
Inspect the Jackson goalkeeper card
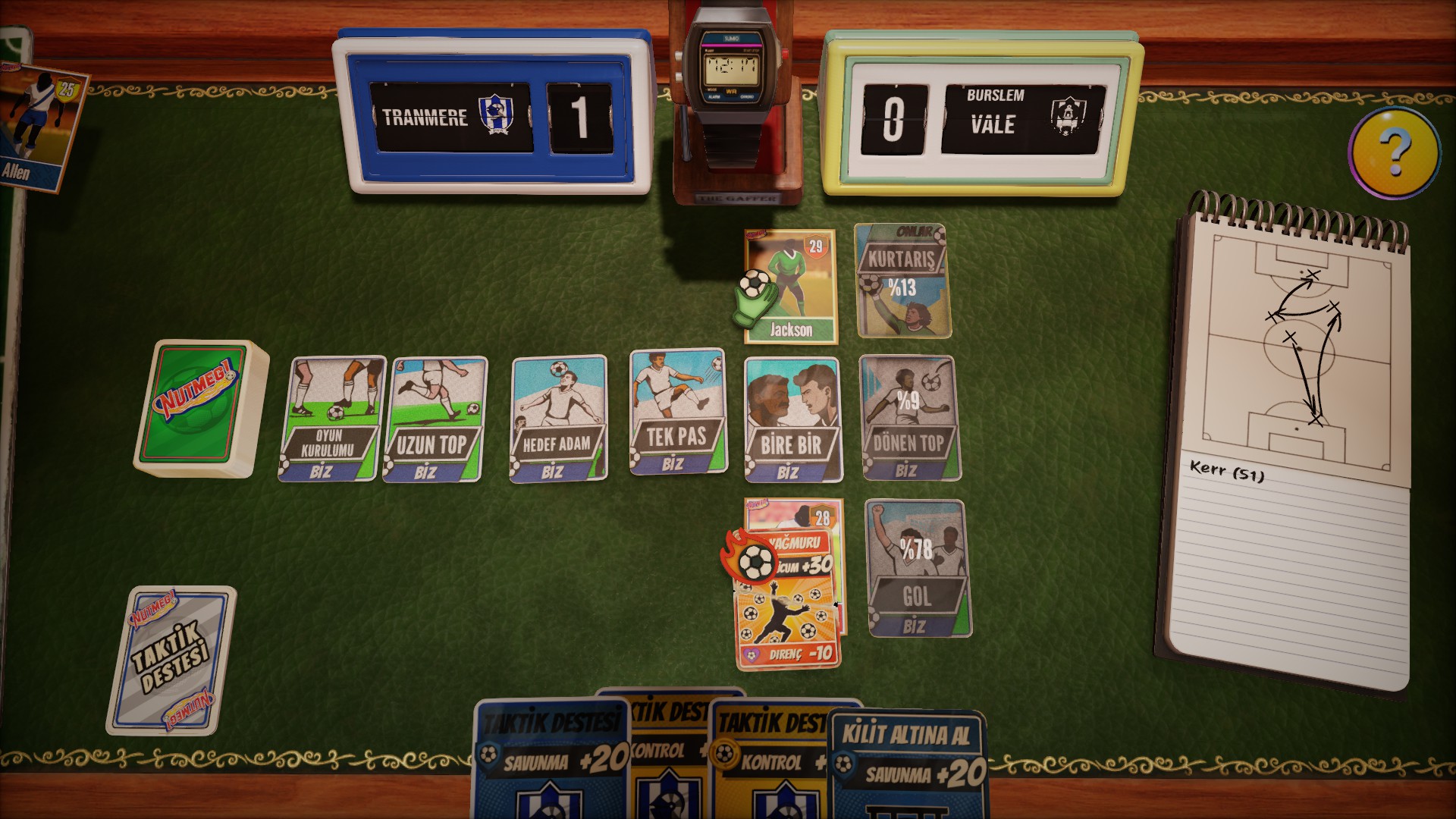792,287
